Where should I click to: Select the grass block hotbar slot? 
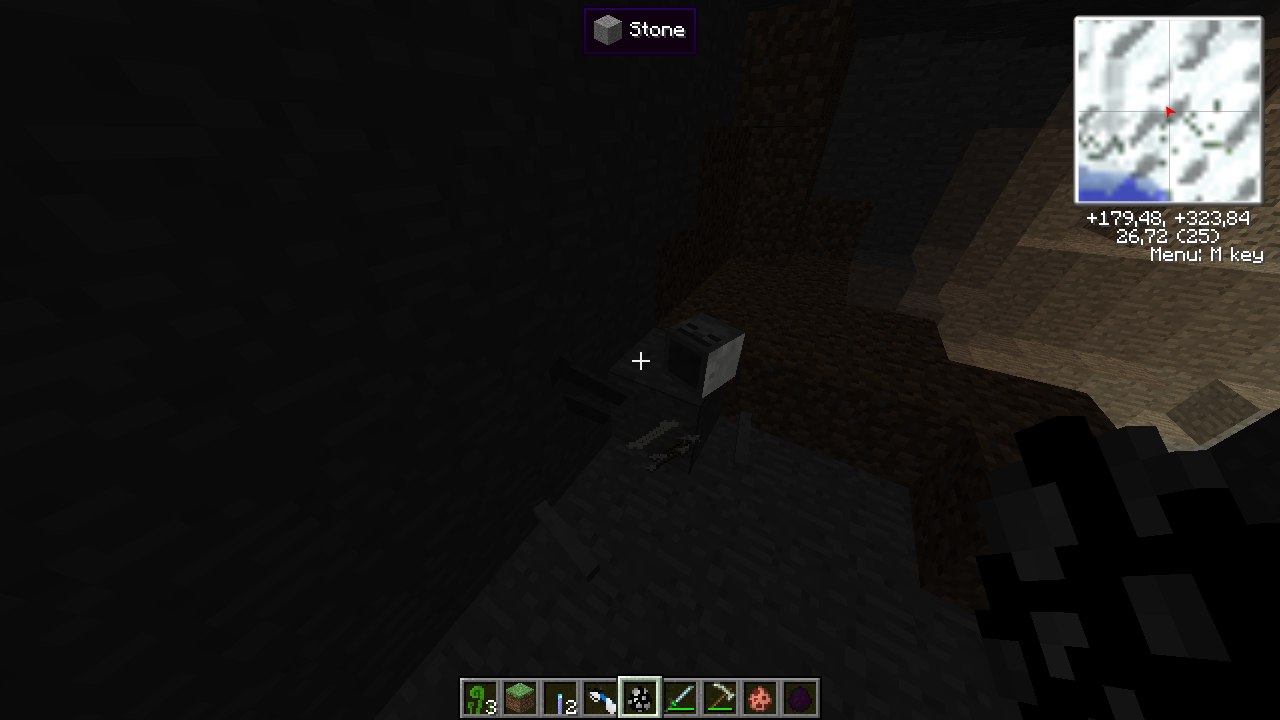(520, 698)
